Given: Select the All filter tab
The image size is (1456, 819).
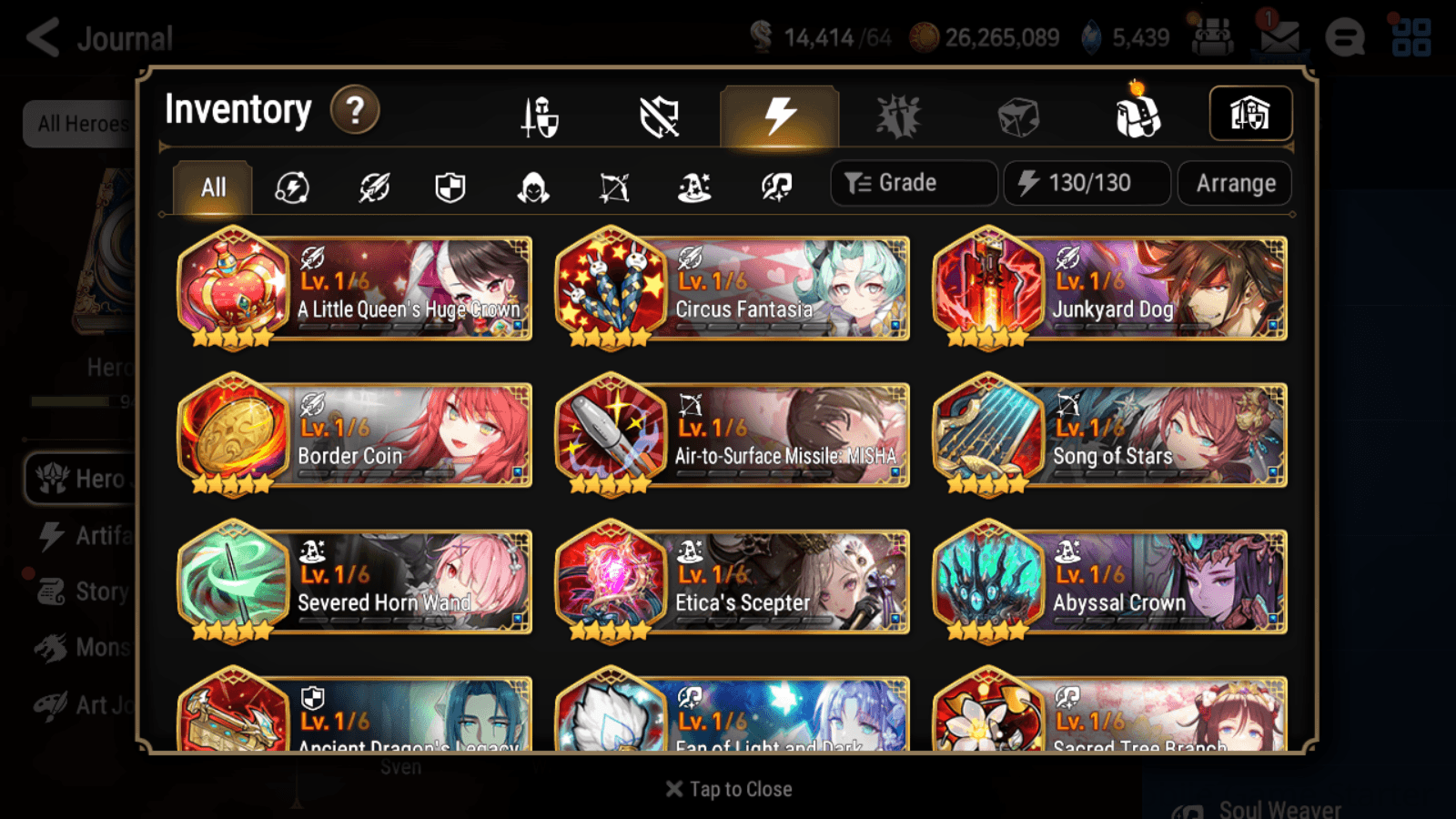Looking at the screenshot, I should [x=213, y=187].
